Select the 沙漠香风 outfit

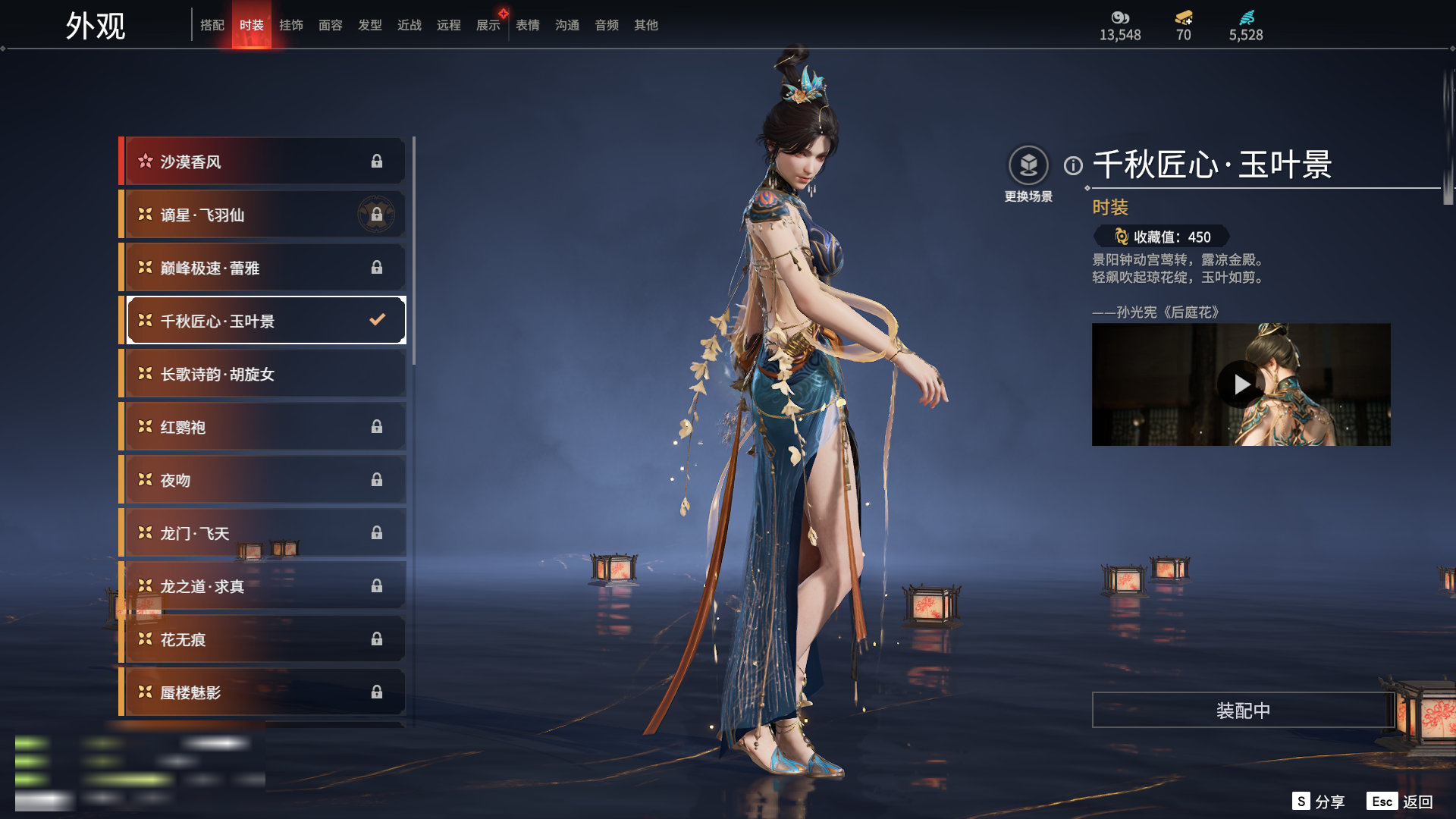pyautogui.click(x=262, y=162)
